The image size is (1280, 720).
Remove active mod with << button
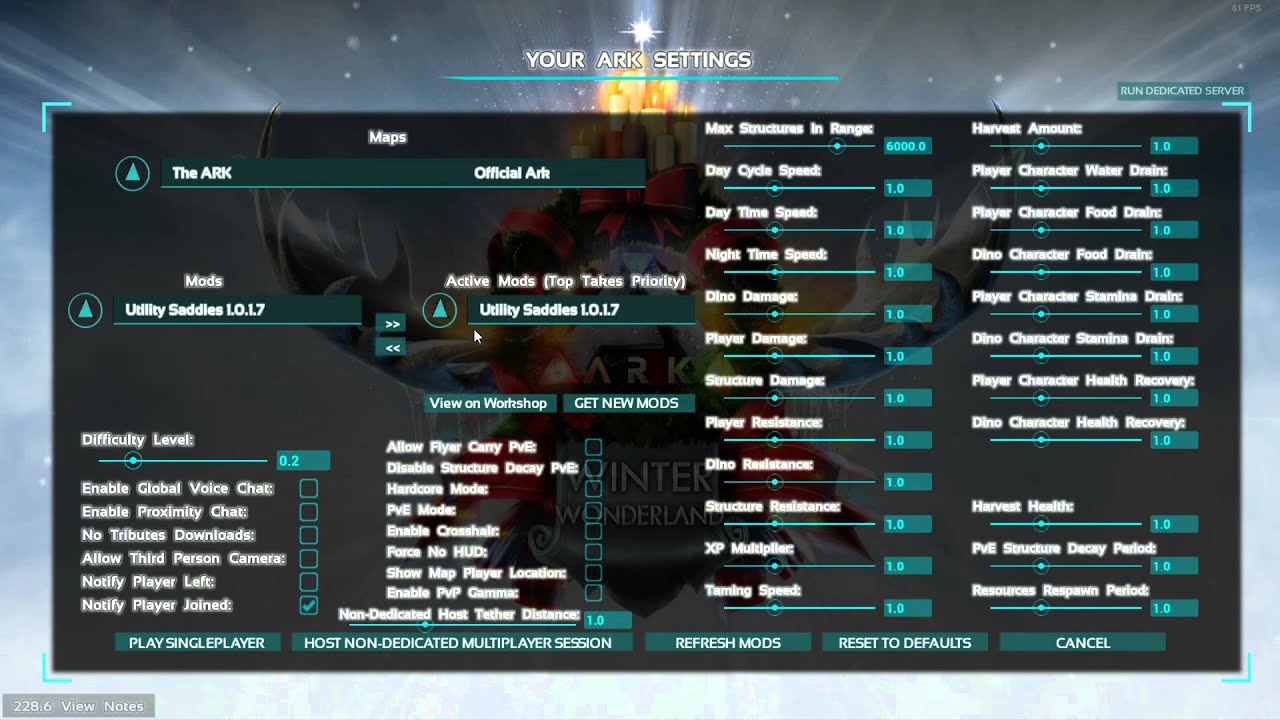click(393, 348)
